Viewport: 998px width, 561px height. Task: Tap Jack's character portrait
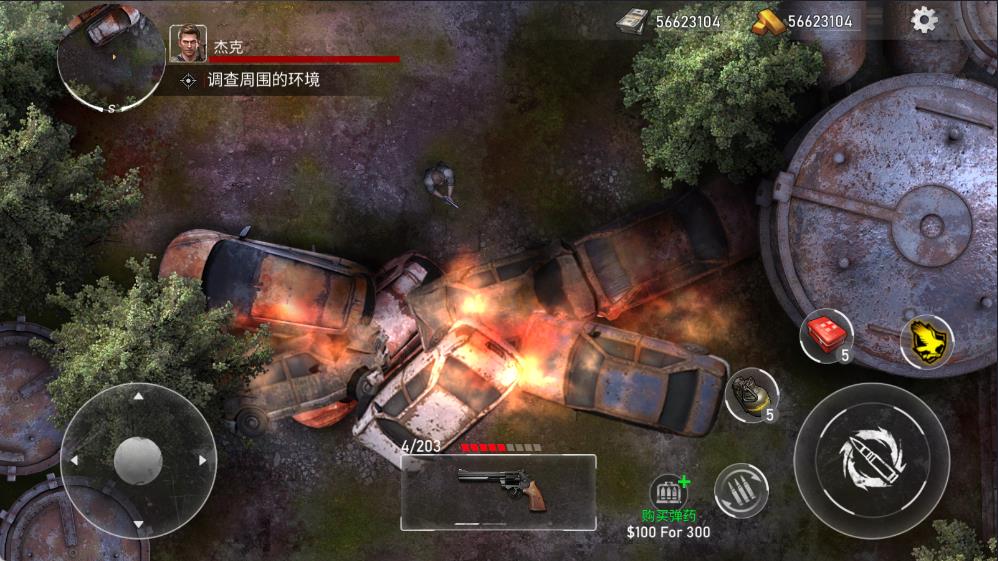point(188,44)
